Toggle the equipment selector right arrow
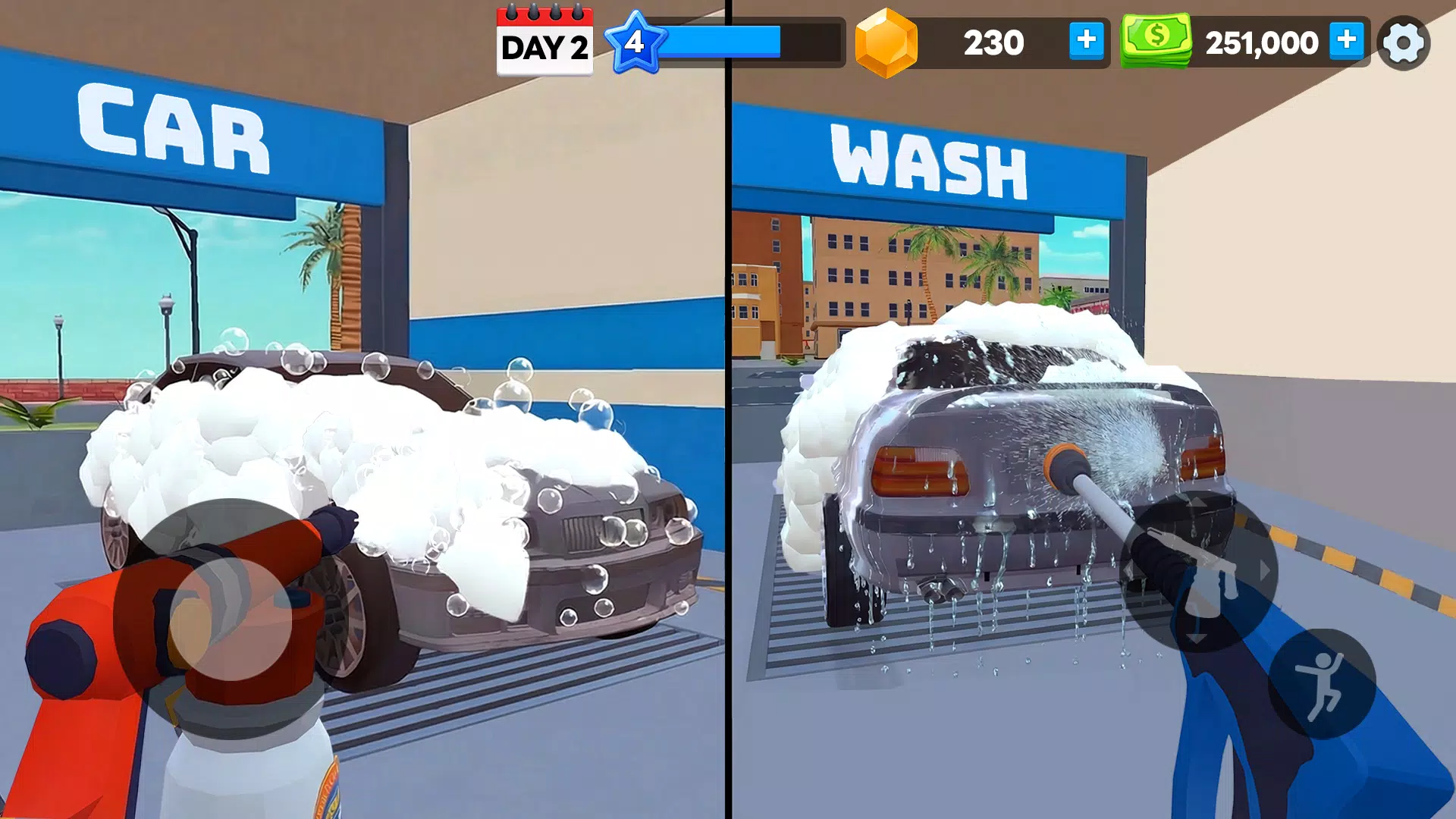Viewport: 1456px width, 819px height. [x=1263, y=569]
